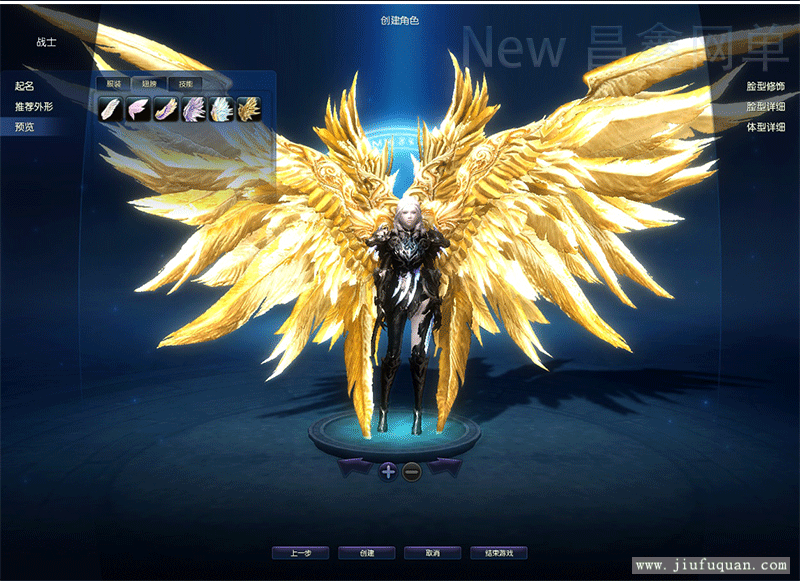The image size is (800, 582).
Task: Select the purple-white spiky wing icon
Action: tap(193, 108)
